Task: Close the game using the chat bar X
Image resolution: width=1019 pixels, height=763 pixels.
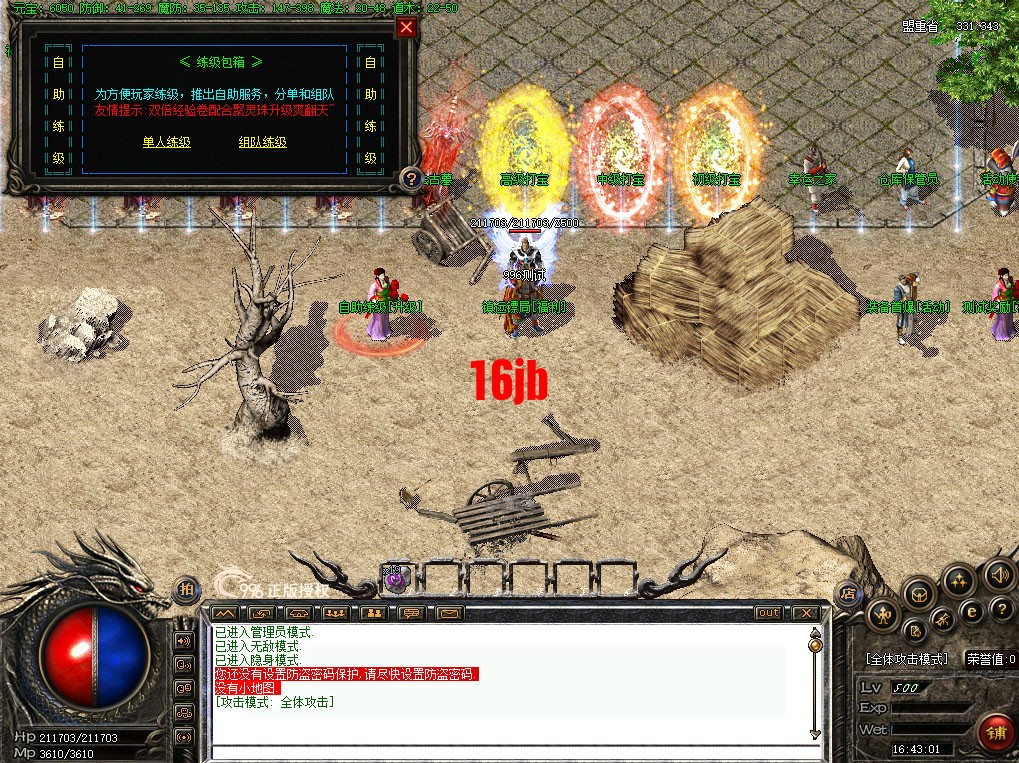Action: point(805,612)
